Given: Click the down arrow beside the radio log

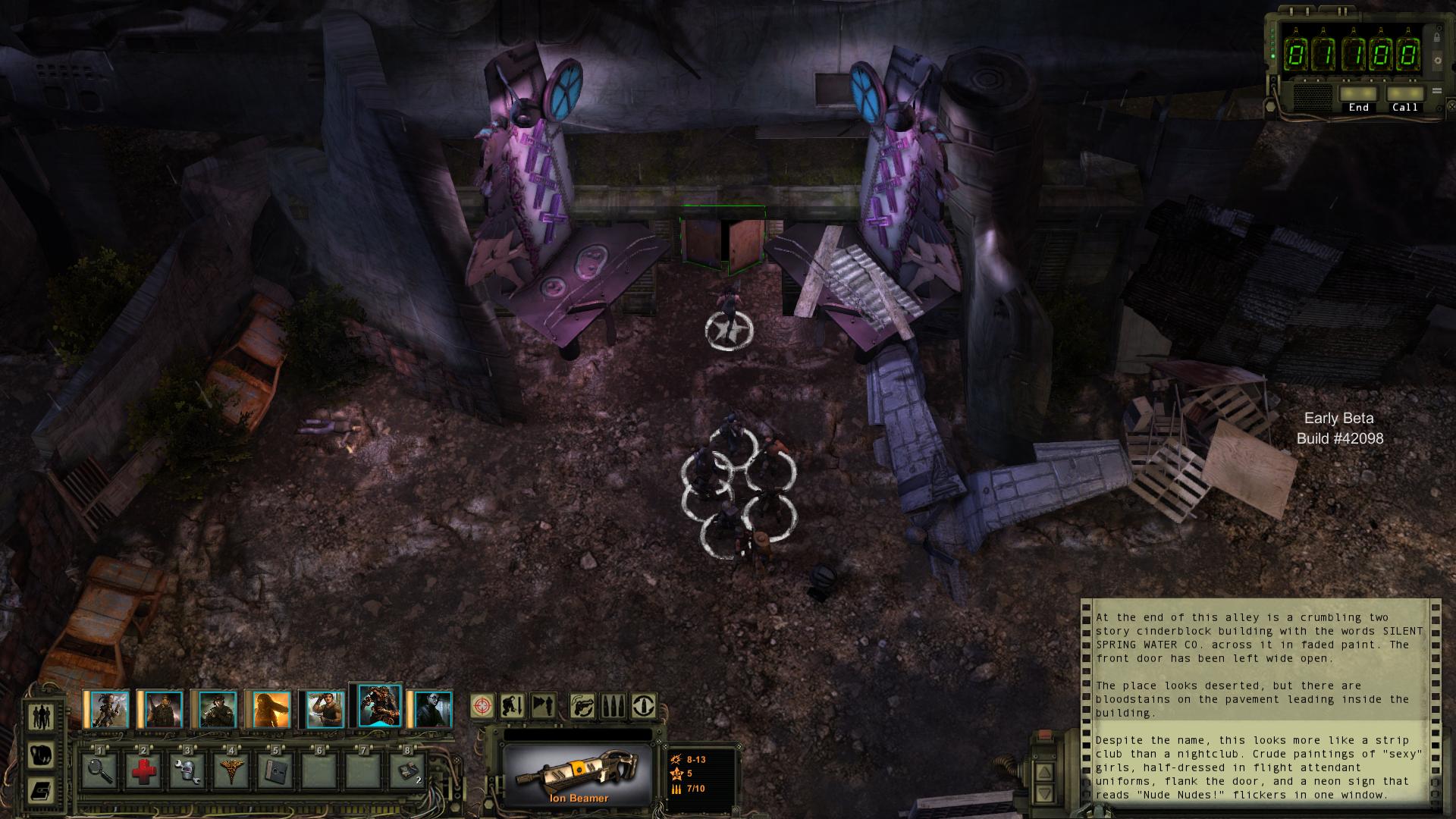Looking at the screenshot, I should click(x=1044, y=793).
